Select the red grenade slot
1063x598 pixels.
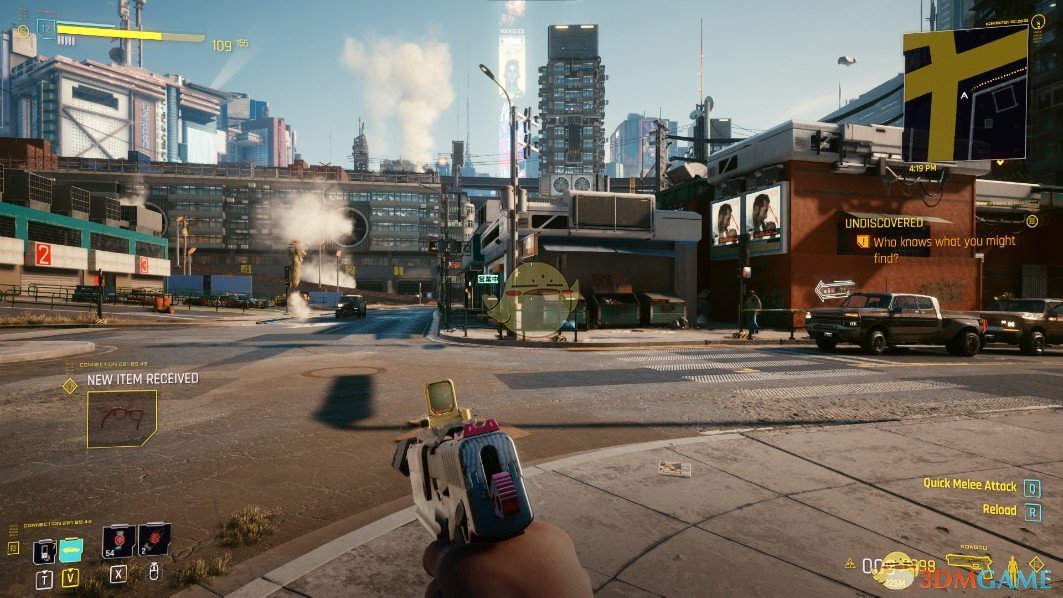(x=153, y=541)
